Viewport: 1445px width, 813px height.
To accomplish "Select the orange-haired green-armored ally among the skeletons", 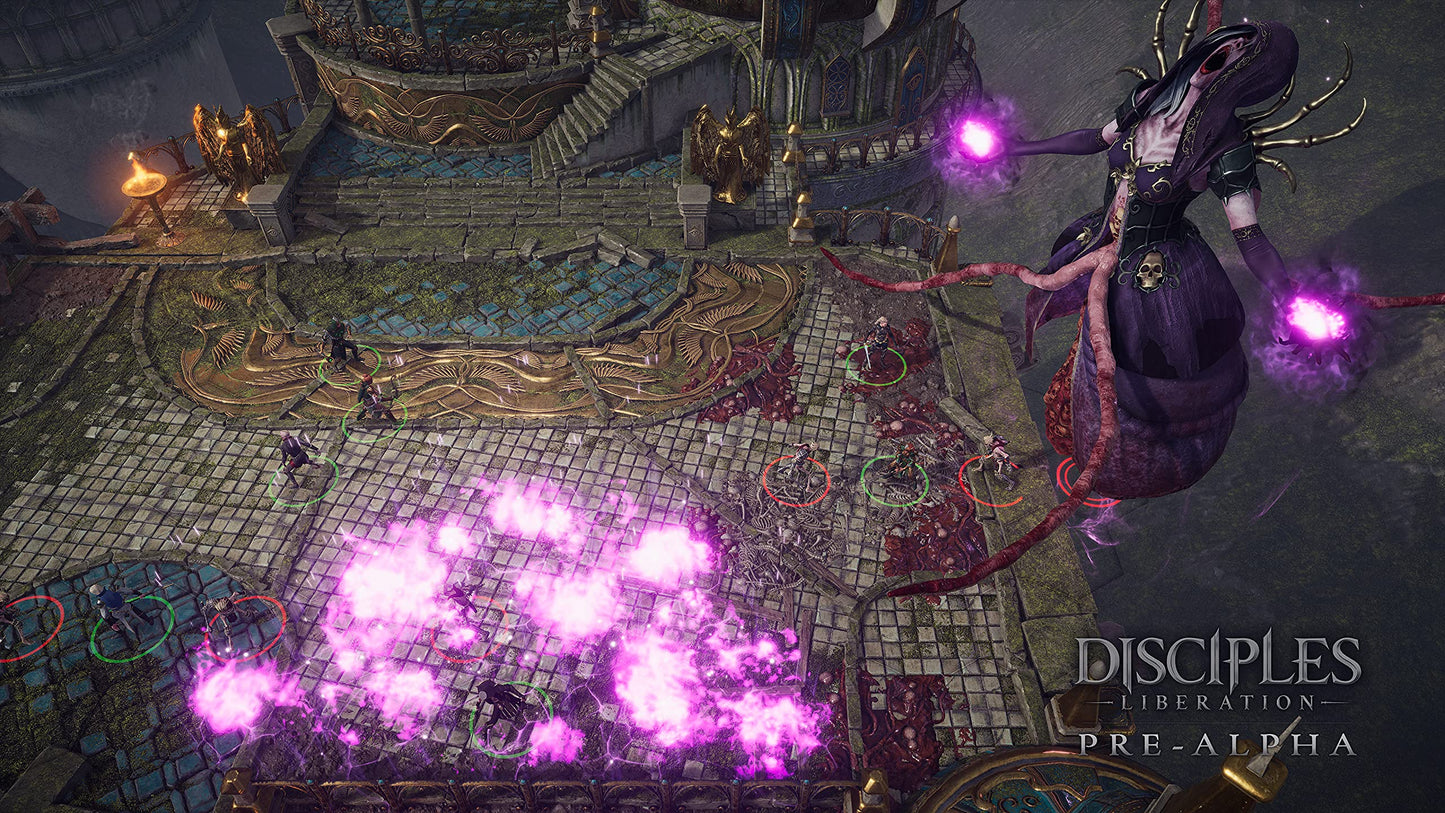I will (900, 466).
